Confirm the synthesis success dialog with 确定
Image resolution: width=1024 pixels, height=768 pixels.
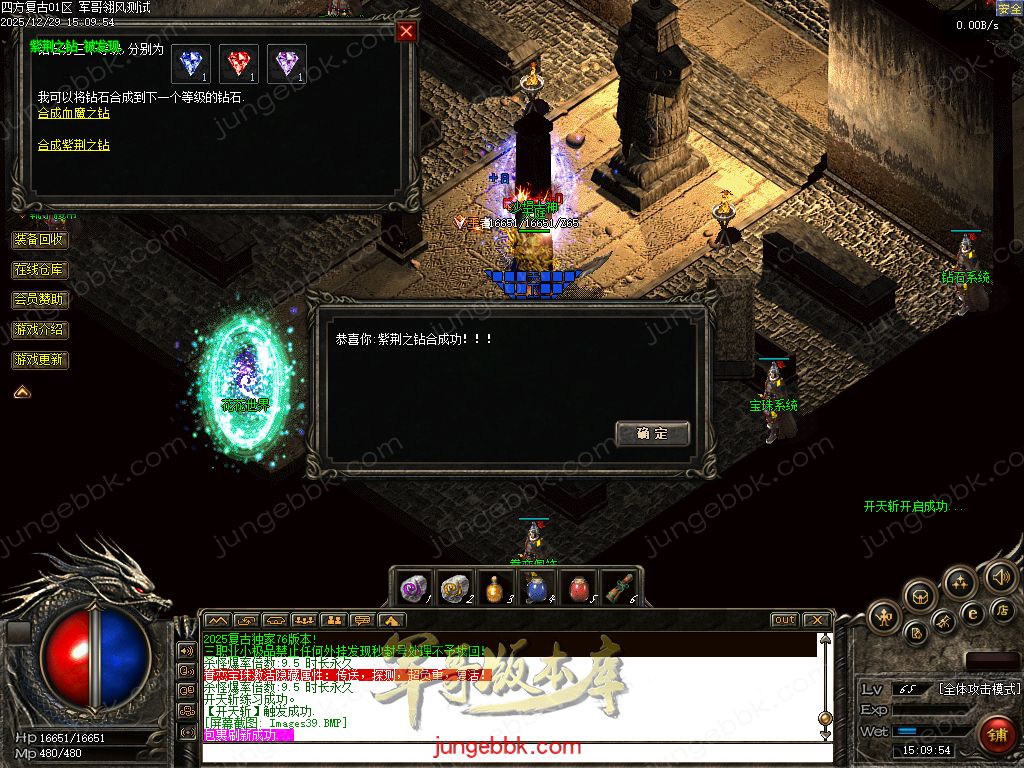pyautogui.click(x=652, y=433)
